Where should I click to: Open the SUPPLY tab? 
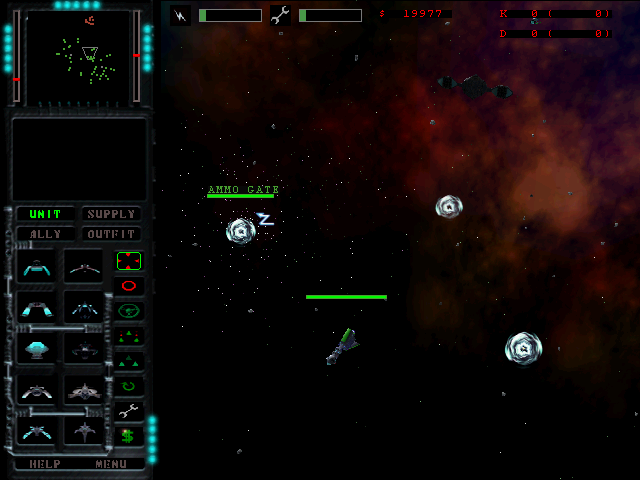[110, 214]
